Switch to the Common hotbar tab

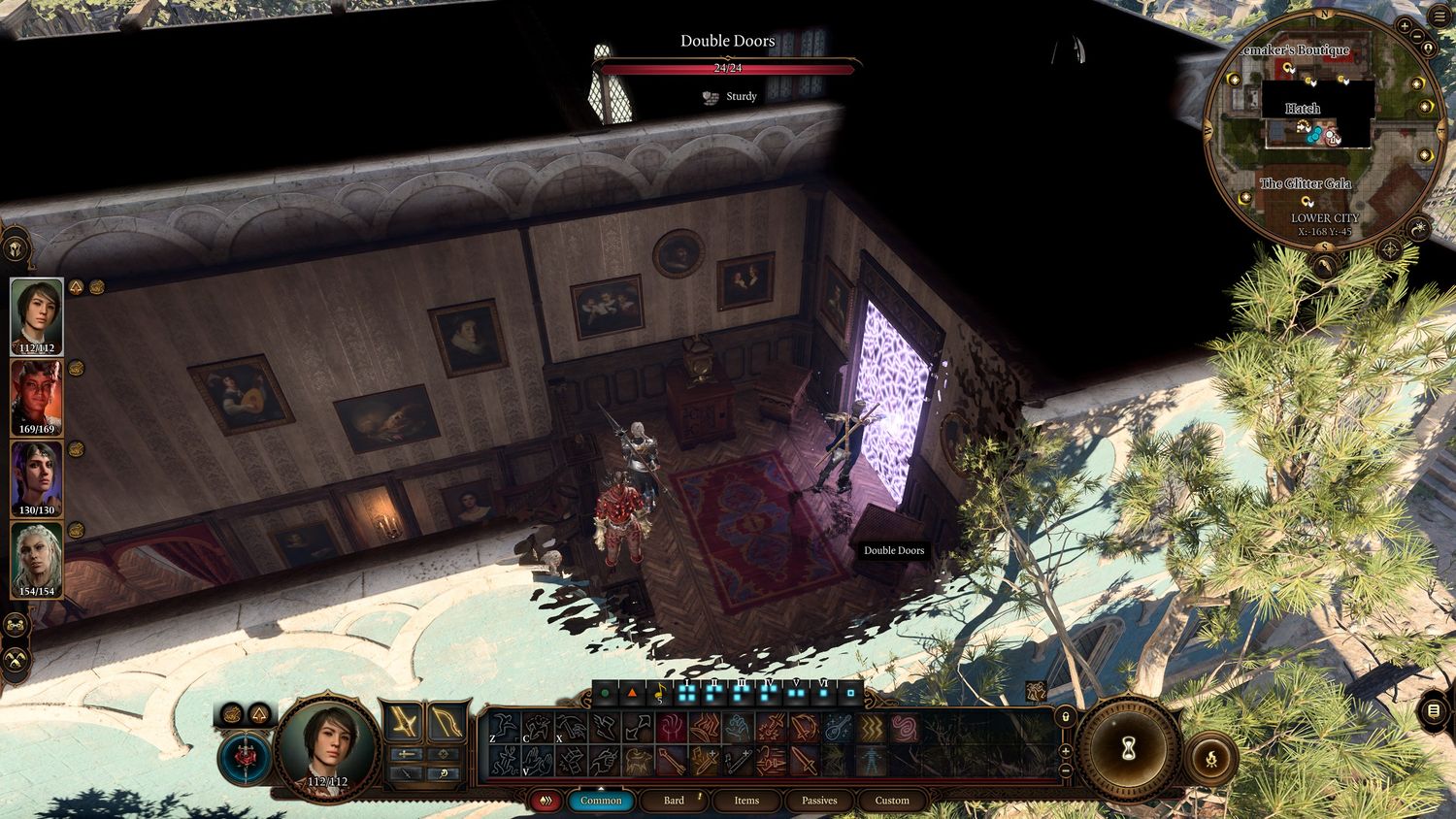click(x=601, y=801)
